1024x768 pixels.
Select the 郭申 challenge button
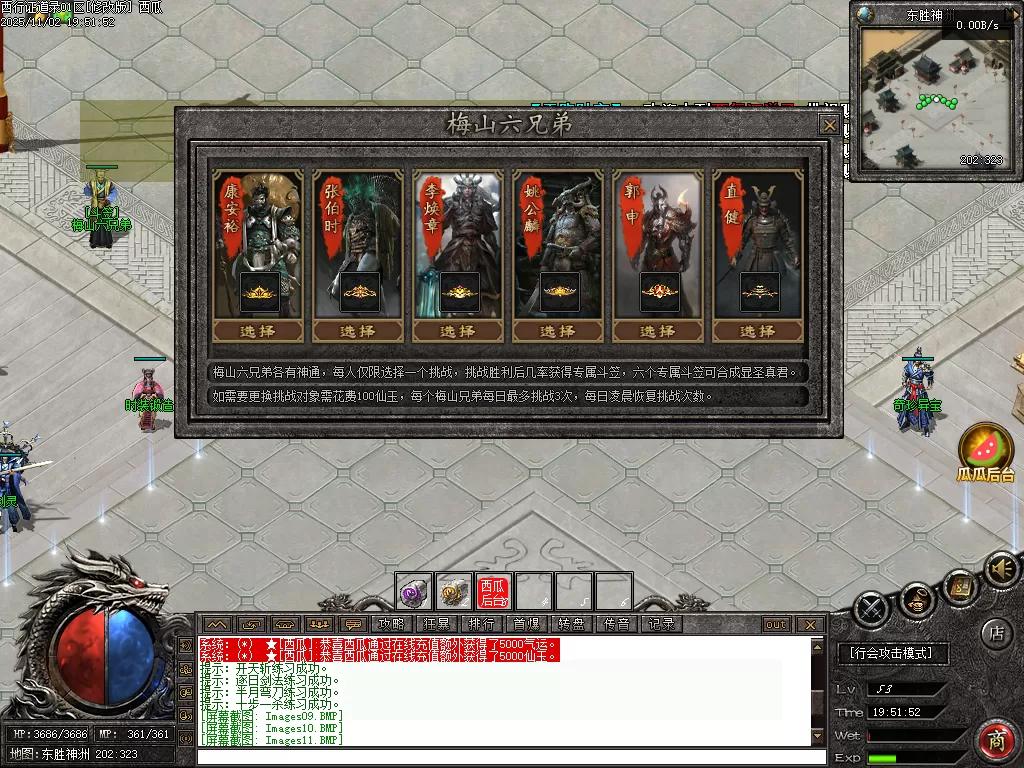tap(658, 331)
